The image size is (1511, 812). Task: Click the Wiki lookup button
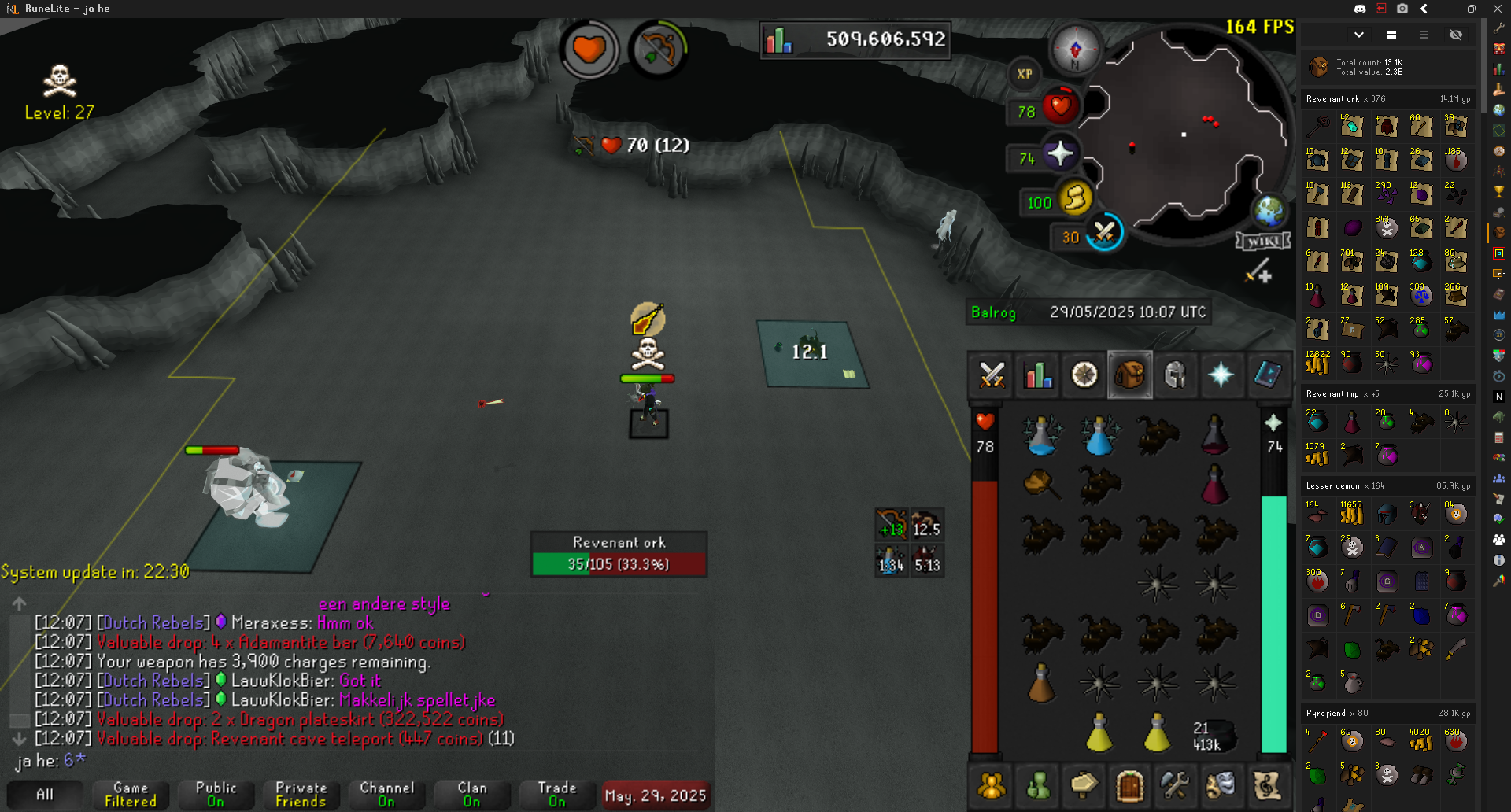1263,241
